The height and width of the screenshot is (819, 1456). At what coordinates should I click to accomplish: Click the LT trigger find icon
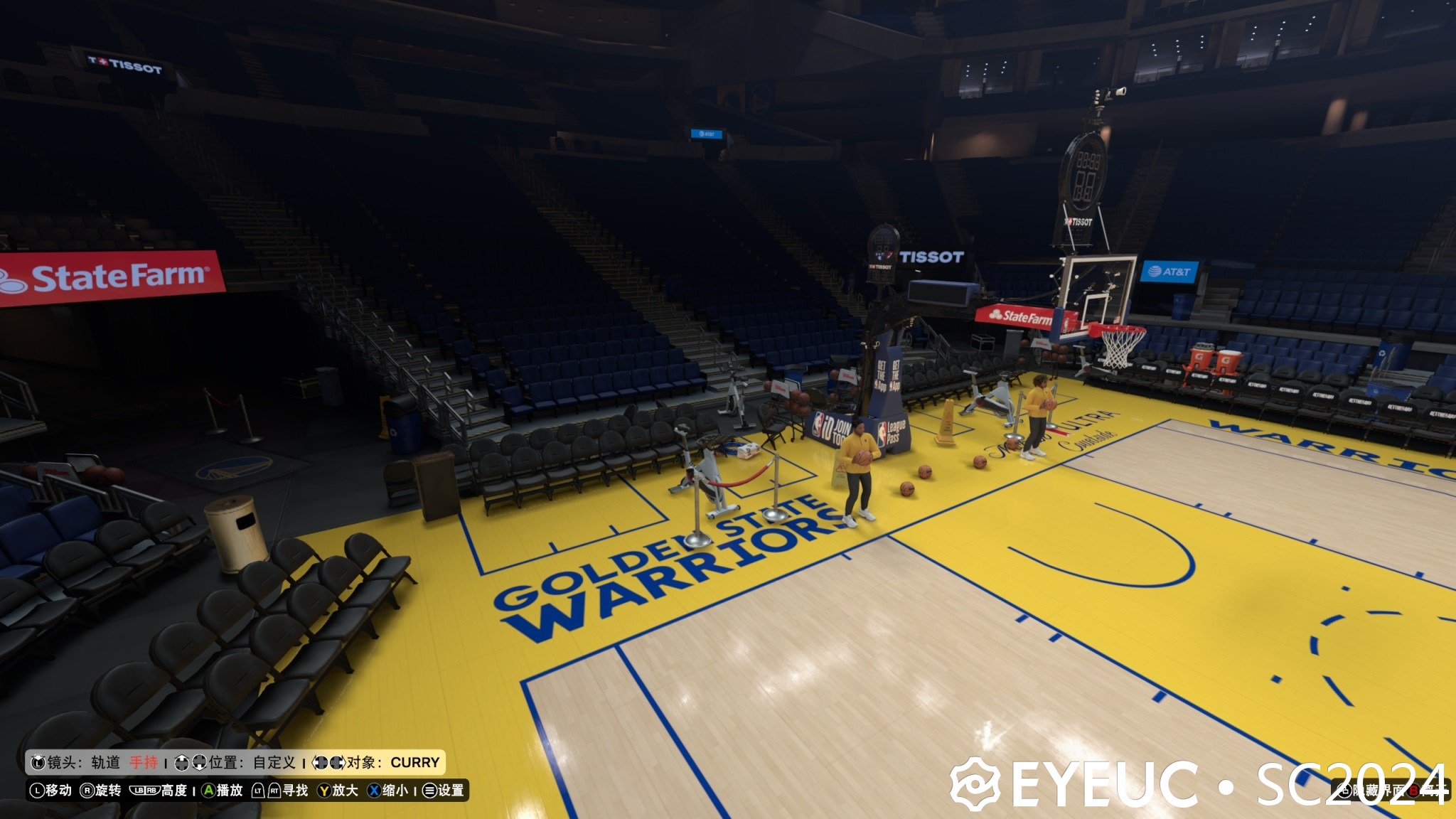coord(259,791)
